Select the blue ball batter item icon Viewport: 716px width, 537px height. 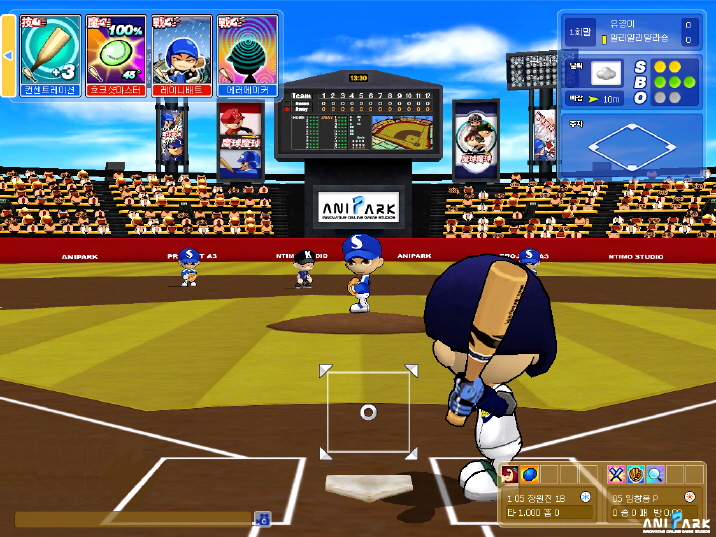pyautogui.click(x=530, y=474)
